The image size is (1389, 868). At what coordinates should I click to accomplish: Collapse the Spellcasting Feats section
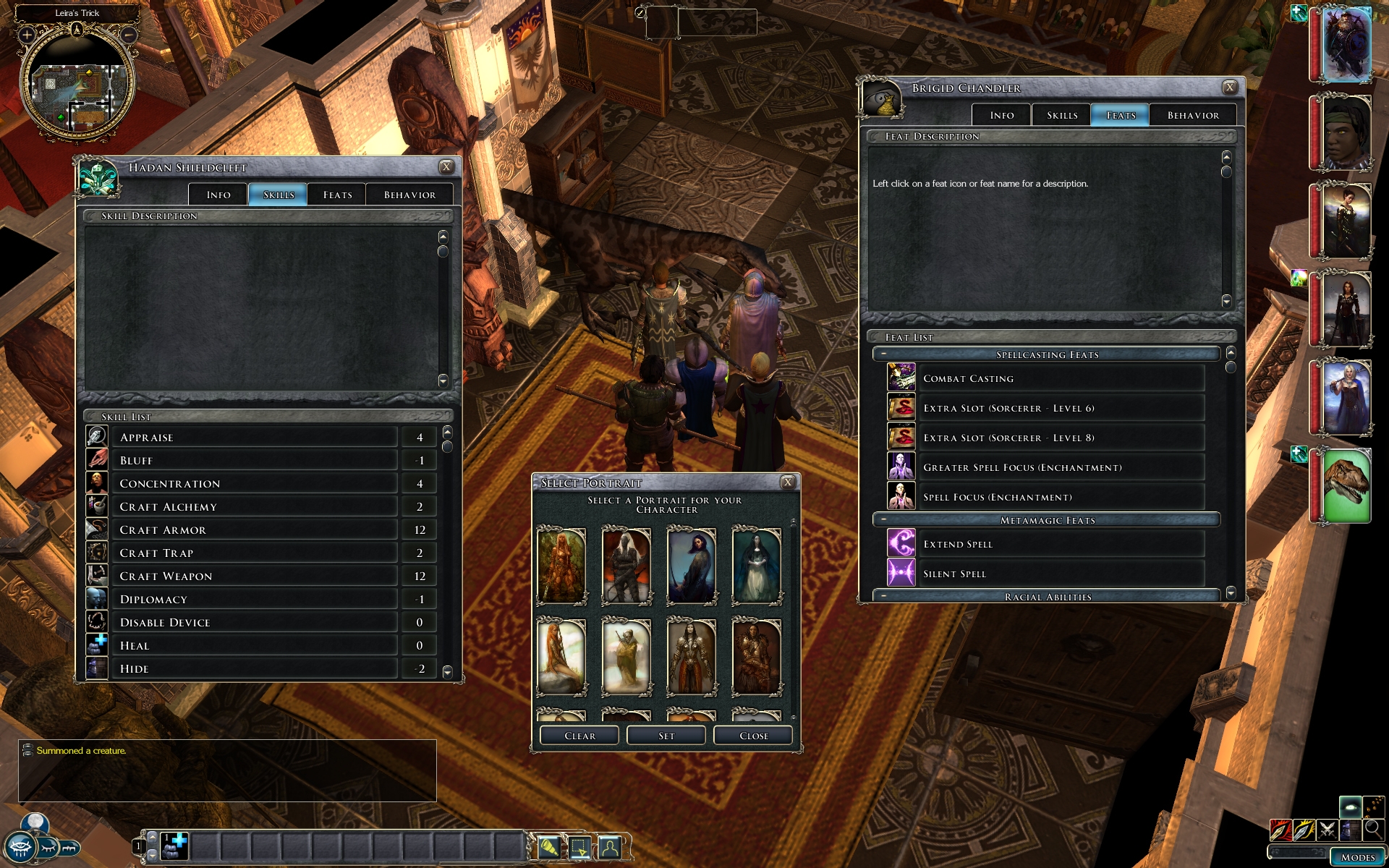(x=883, y=354)
